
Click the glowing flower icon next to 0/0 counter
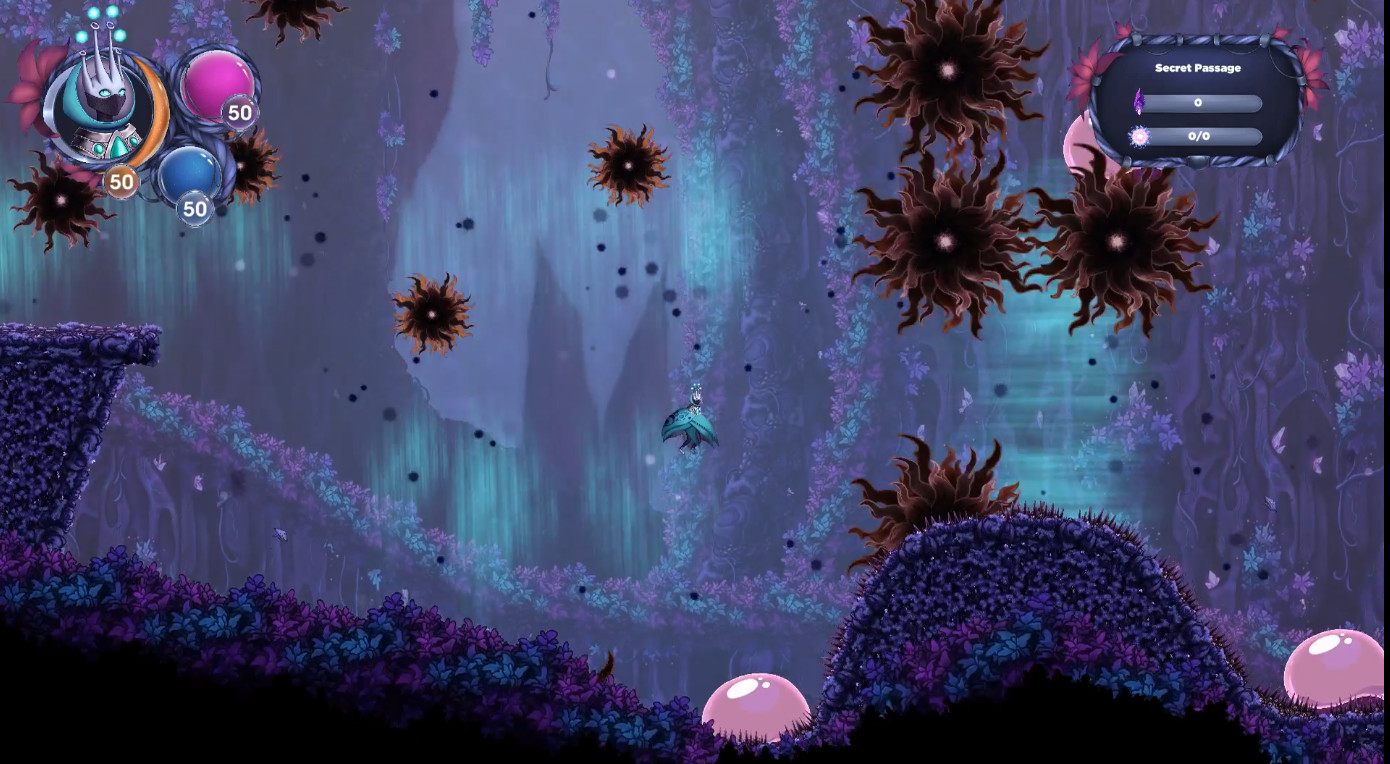pyautogui.click(x=1141, y=137)
